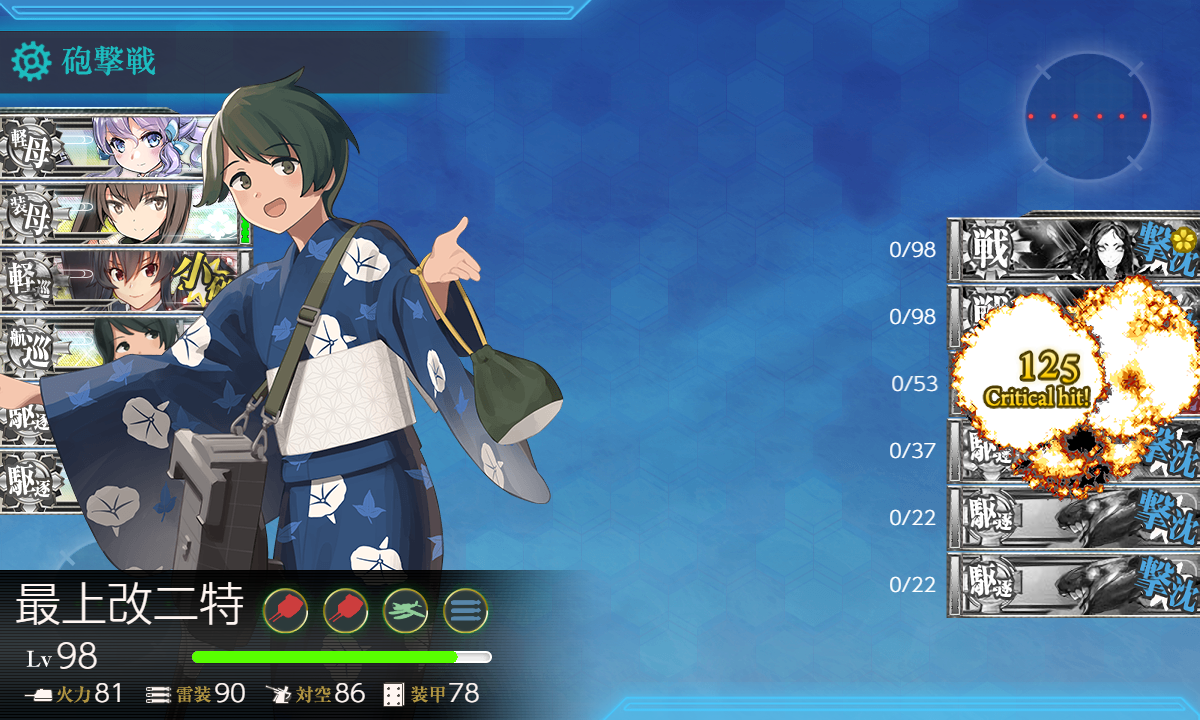The image size is (1200, 720).
Task: Select the blue torpedo equipment icon
Action: click(x=465, y=609)
